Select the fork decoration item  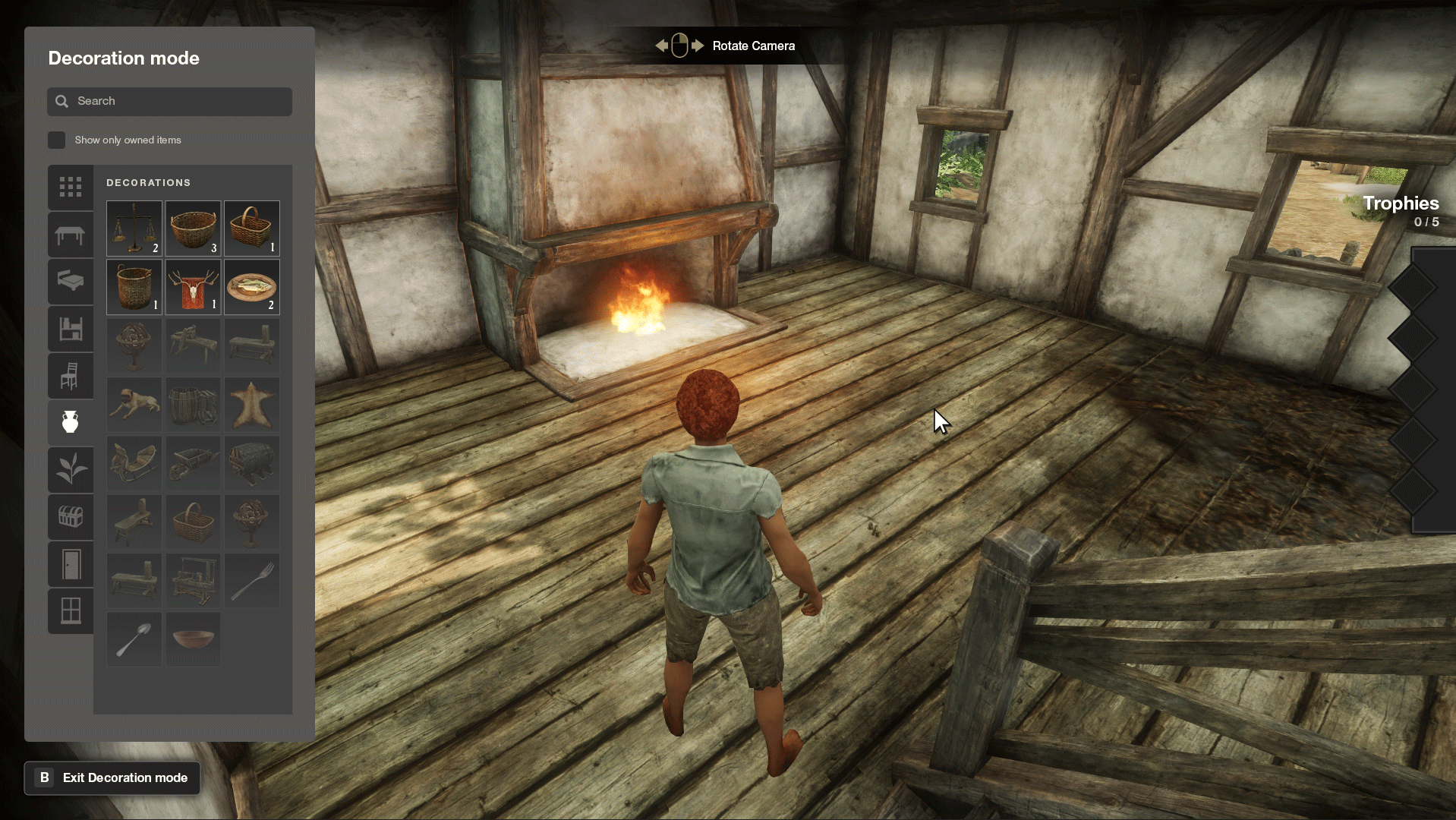tap(251, 581)
